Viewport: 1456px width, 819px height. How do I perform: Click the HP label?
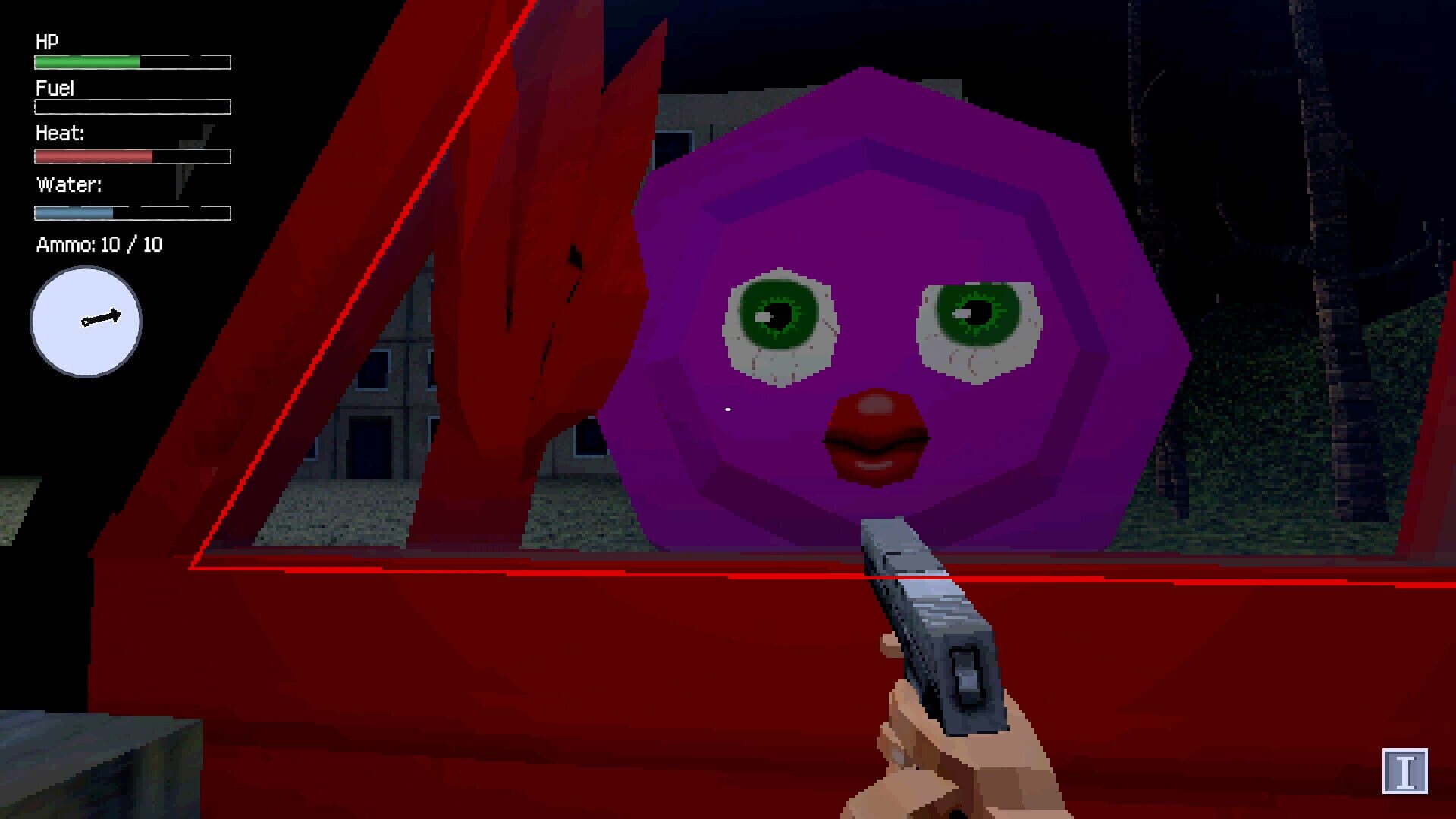(47, 42)
